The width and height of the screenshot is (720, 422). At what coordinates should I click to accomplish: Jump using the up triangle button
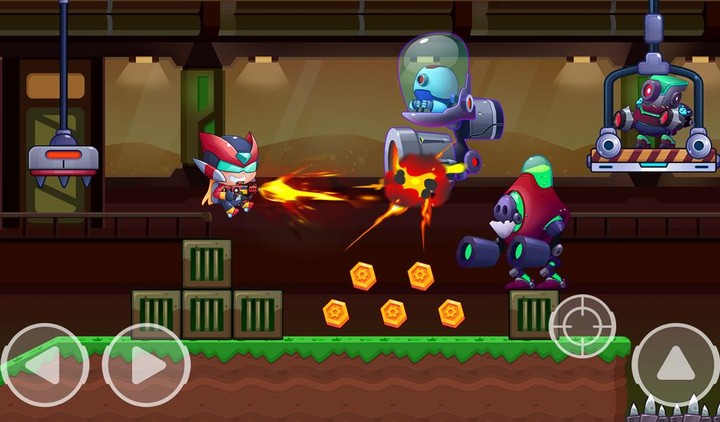coord(674,364)
